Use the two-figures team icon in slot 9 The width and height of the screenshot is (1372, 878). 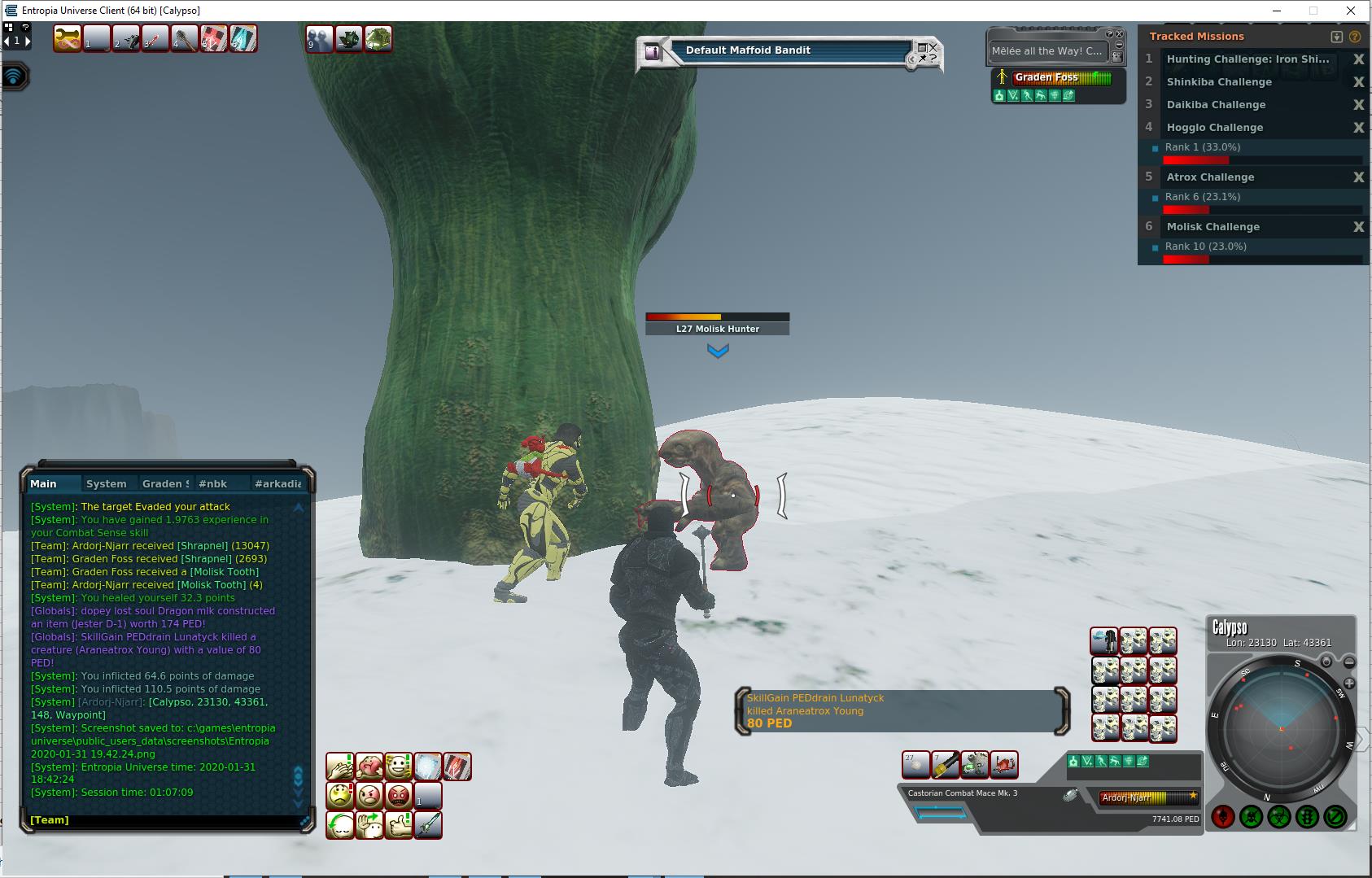pyautogui.click(x=319, y=39)
